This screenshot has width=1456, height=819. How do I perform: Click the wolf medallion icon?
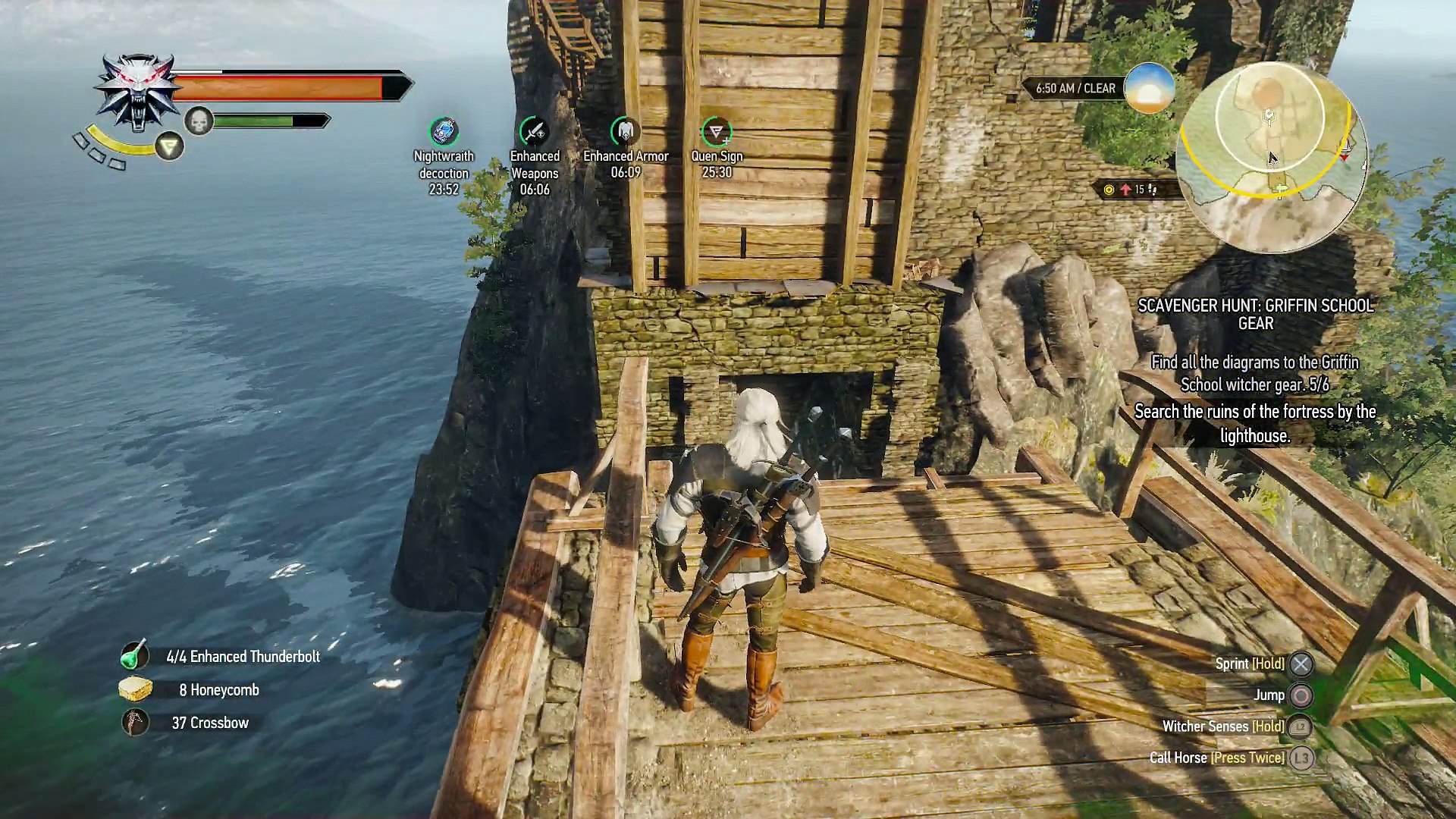coord(136,91)
